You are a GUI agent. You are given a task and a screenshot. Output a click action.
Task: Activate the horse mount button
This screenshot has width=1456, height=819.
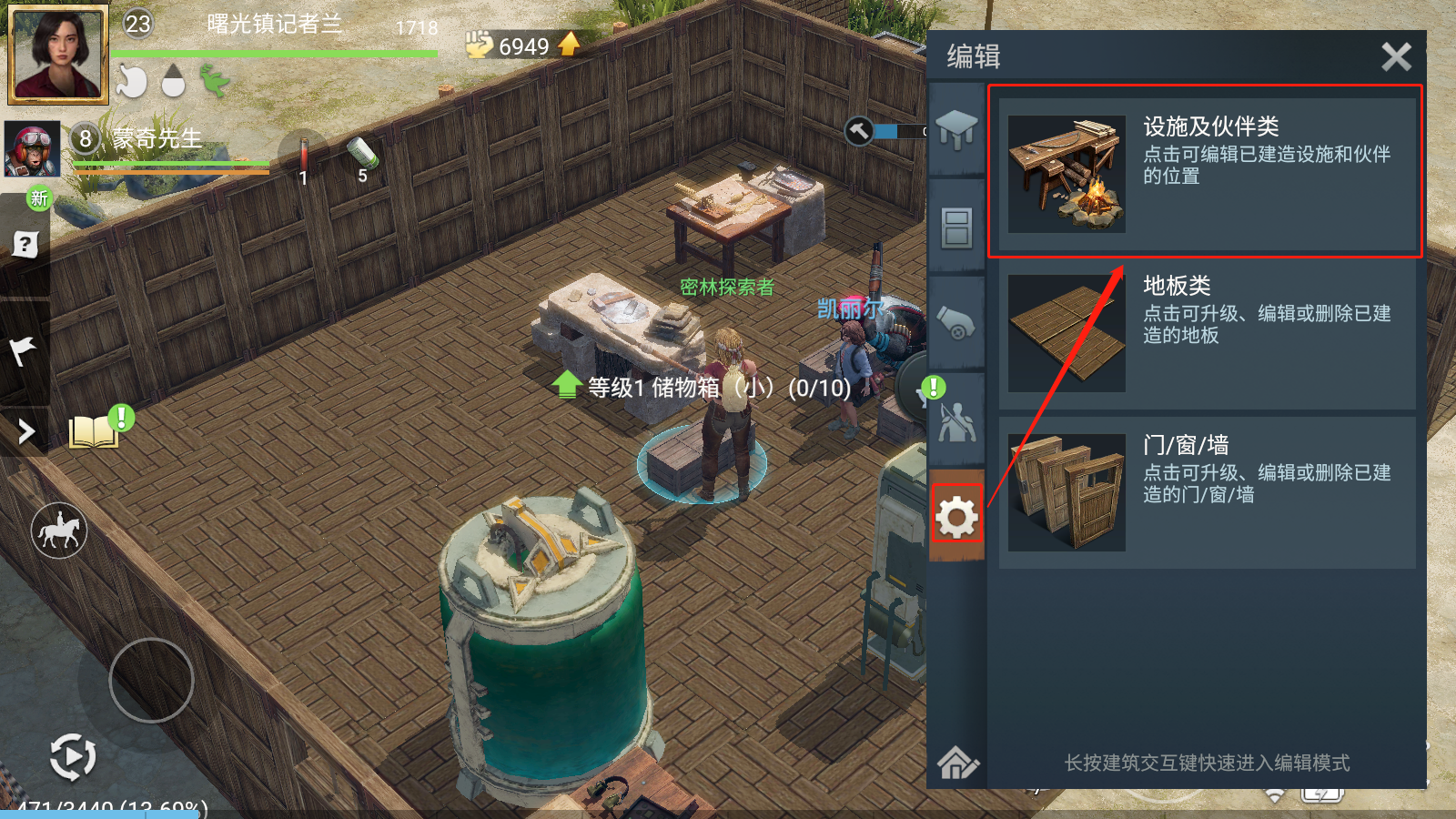(x=59, y=531)
